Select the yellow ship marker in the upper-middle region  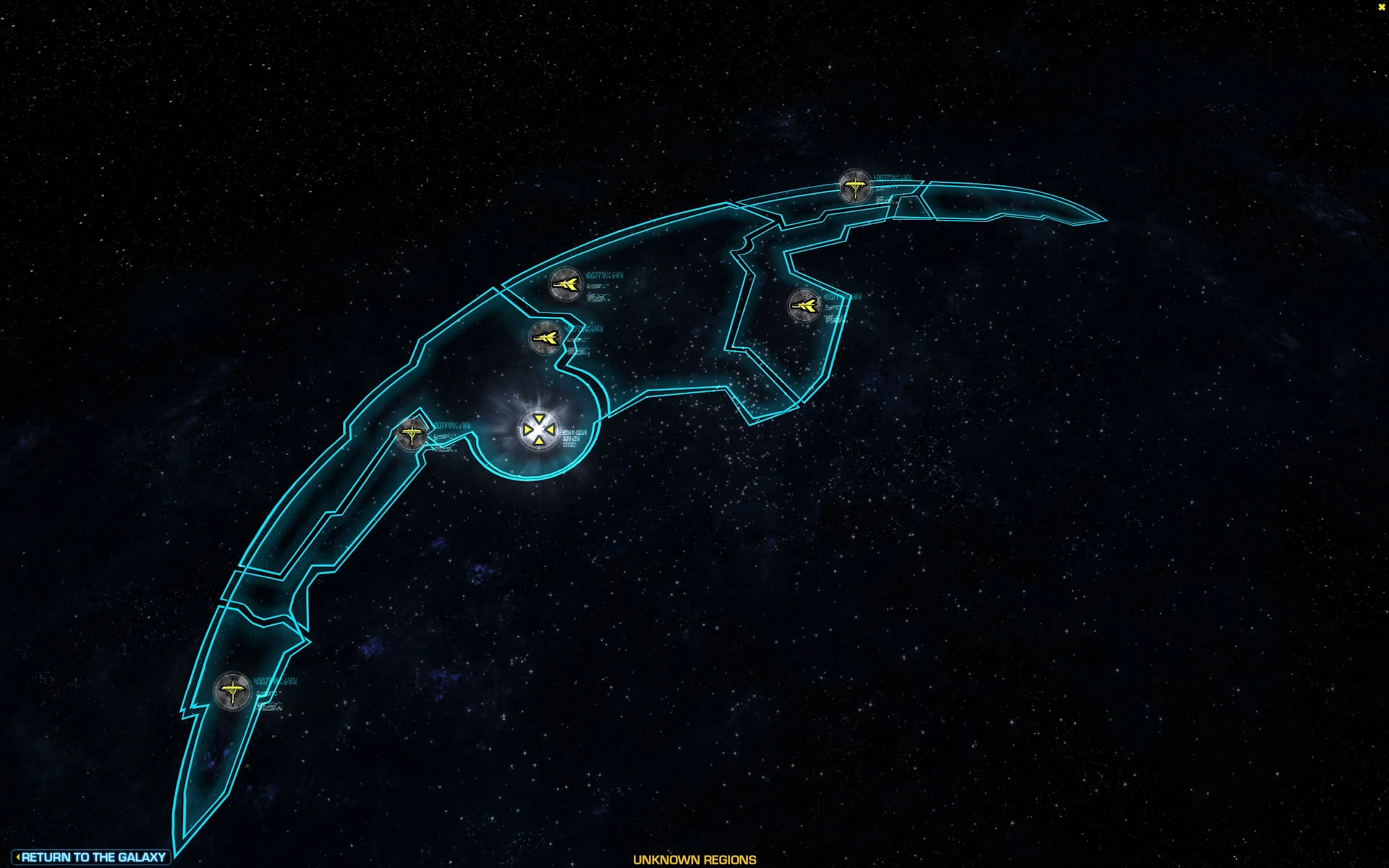coord(566,283)
